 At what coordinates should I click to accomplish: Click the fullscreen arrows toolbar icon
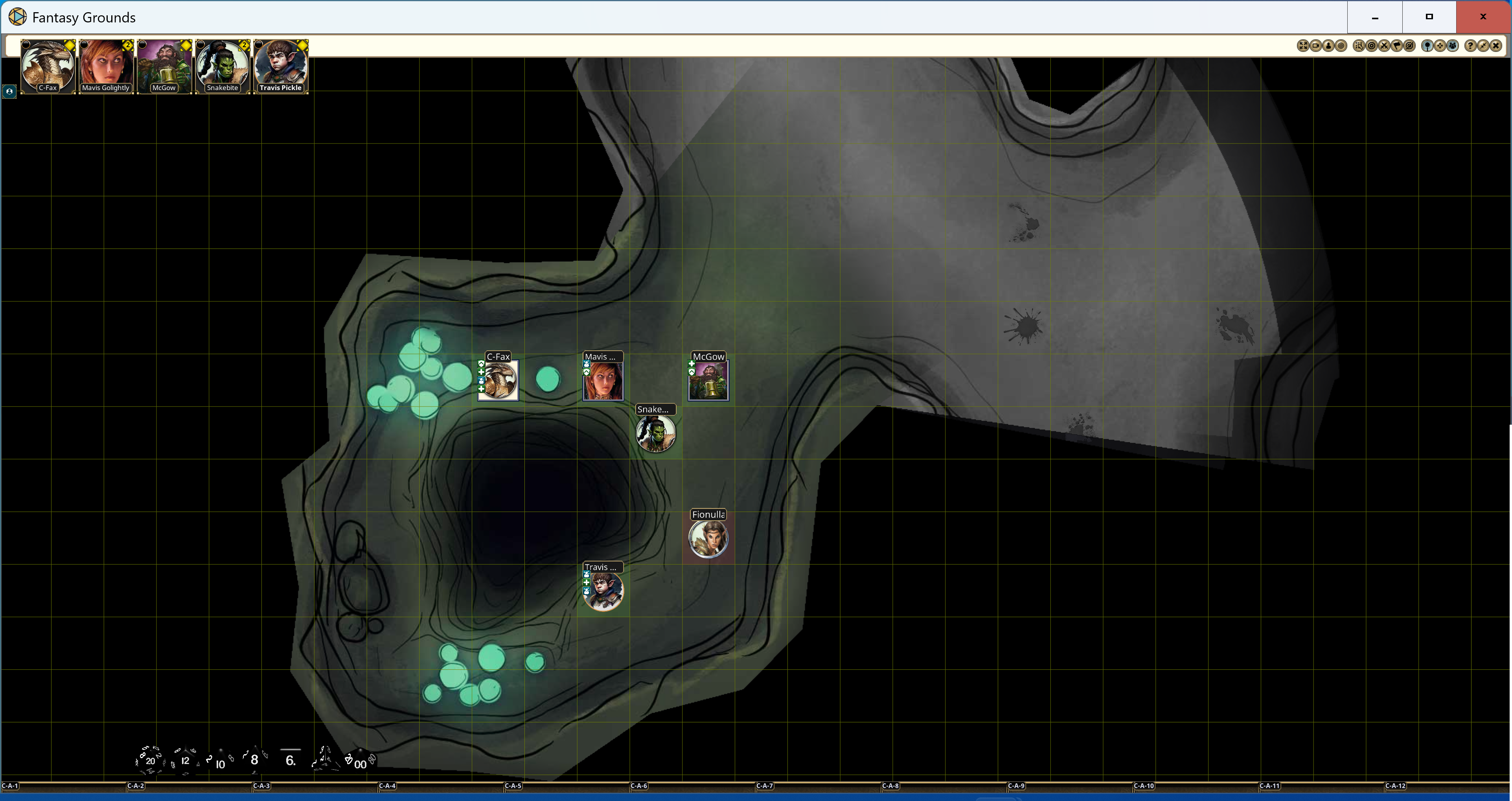(1302, 46)
